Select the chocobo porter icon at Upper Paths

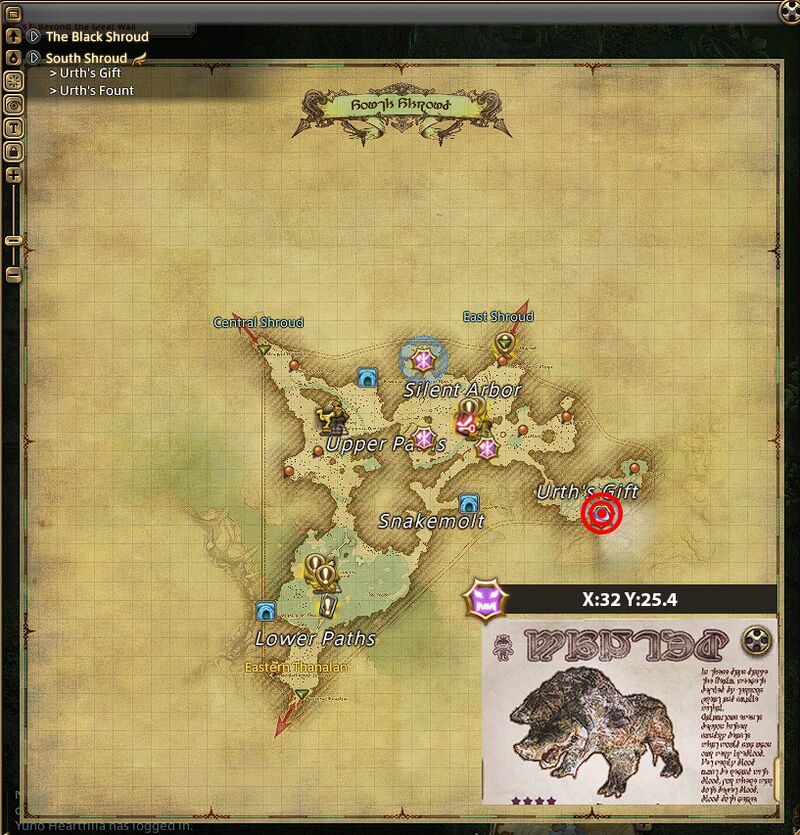click(332, 415)
